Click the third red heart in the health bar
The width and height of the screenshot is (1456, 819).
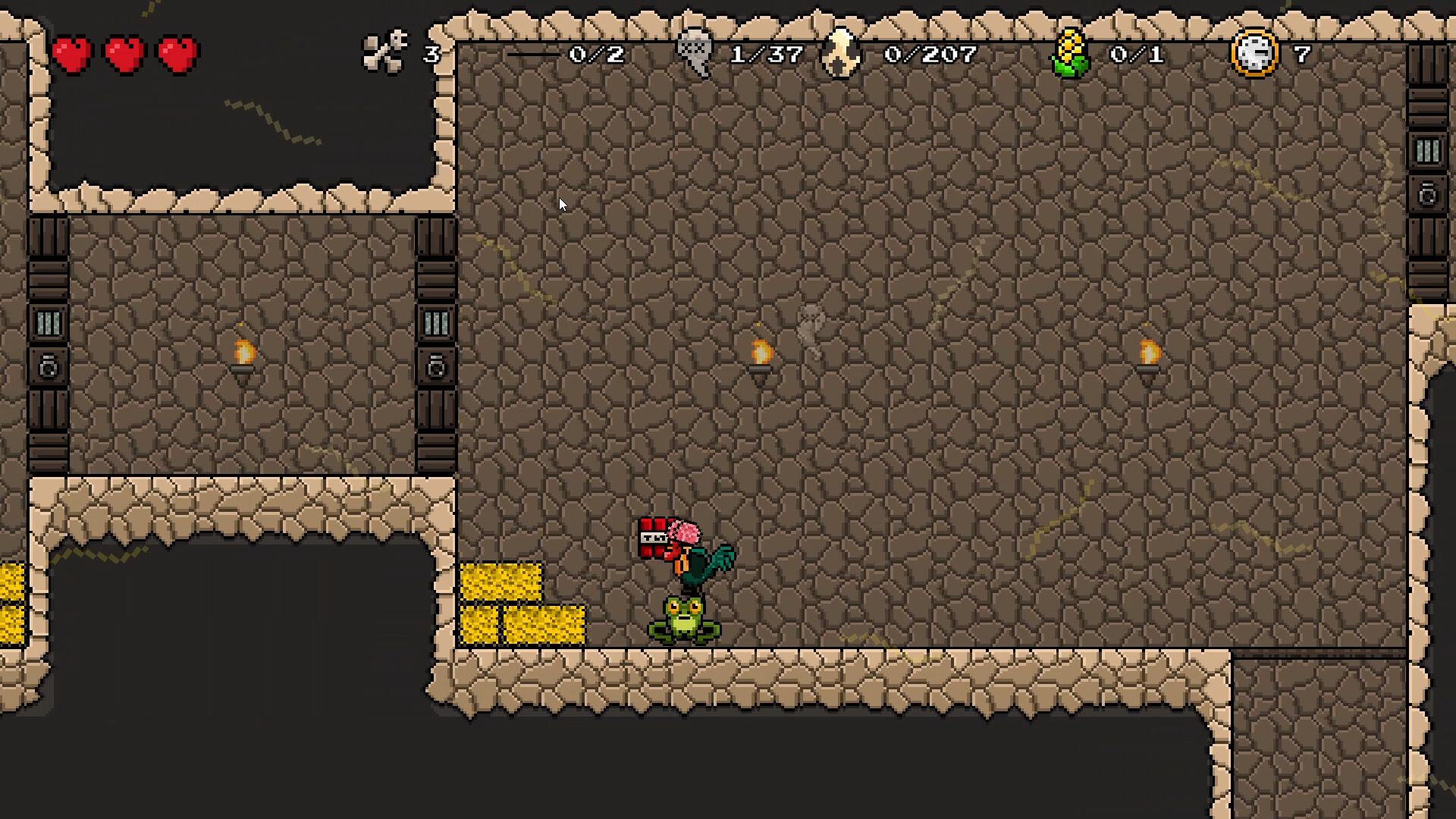[x=175, y=54]
